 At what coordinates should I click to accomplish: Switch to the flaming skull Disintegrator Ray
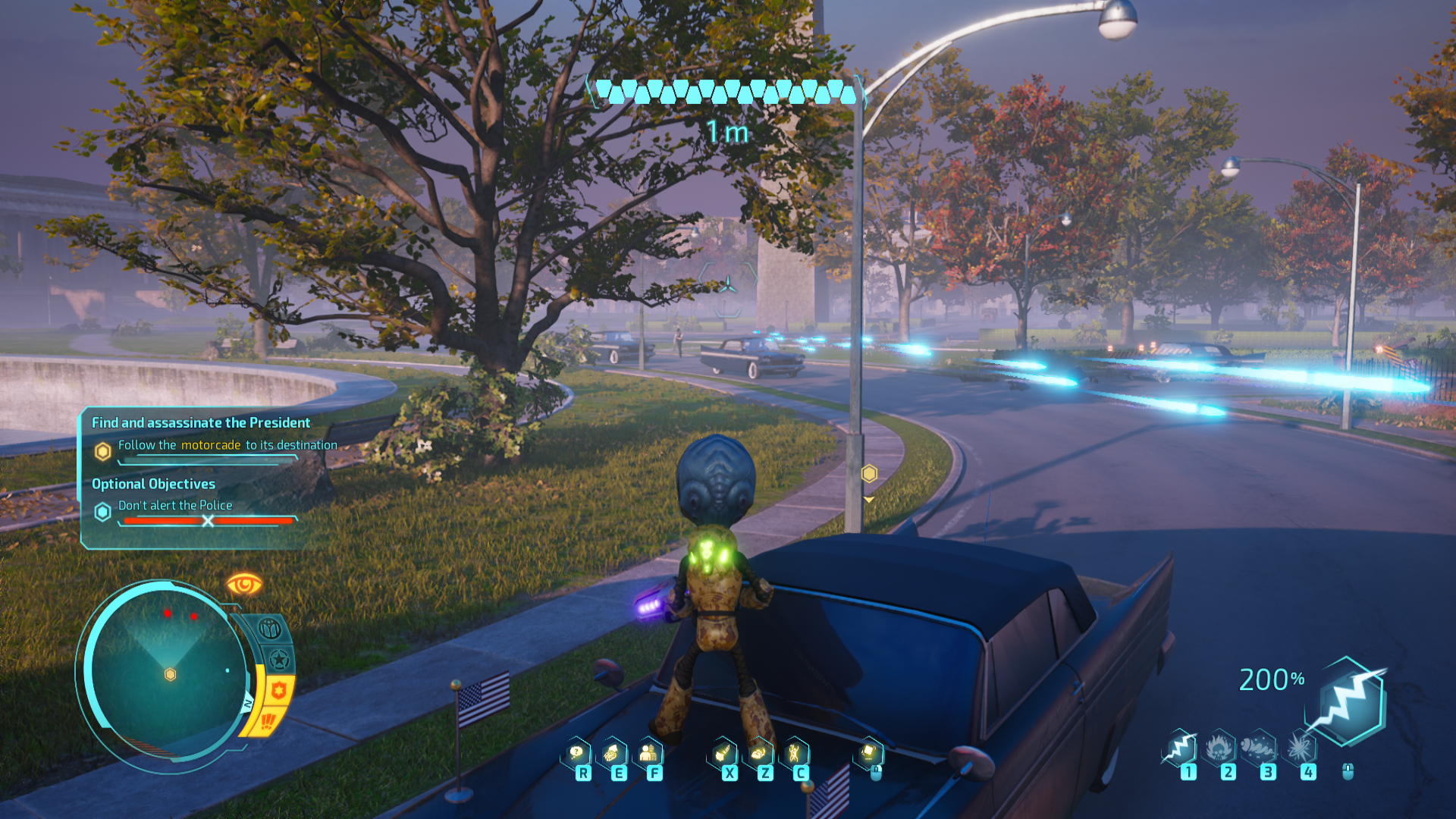click(x=1220, y=749)
